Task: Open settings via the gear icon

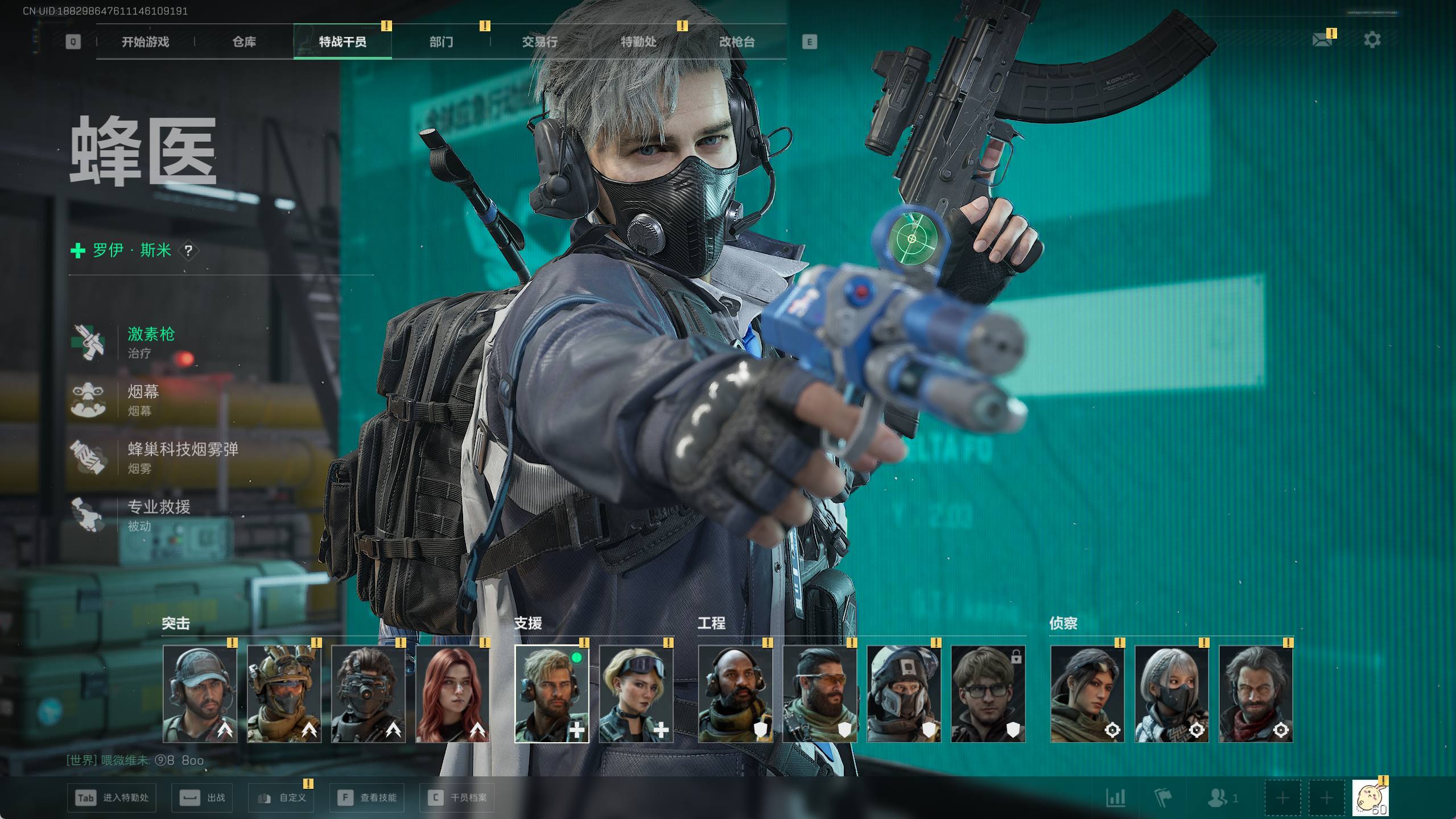Action: (1372, 40)
